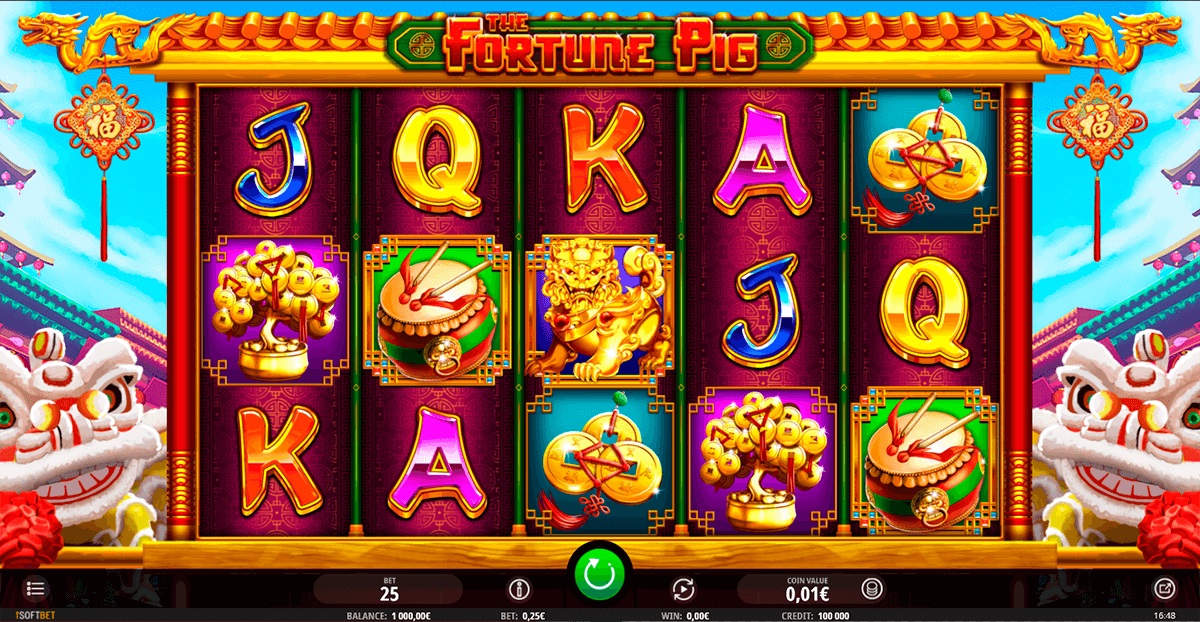Spin the reels with the green button

point(598,573)
